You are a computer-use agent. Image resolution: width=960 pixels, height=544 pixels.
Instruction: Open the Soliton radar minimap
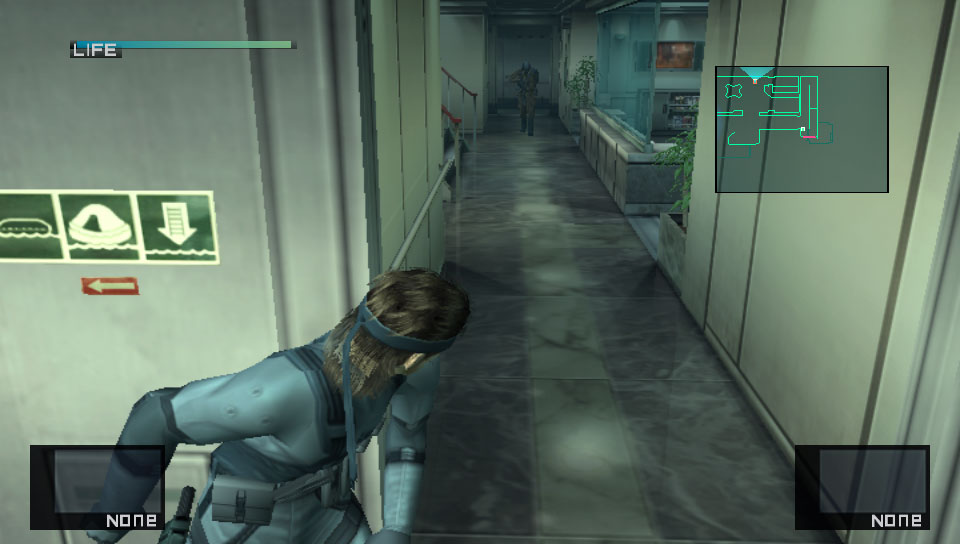coord(801,129)
